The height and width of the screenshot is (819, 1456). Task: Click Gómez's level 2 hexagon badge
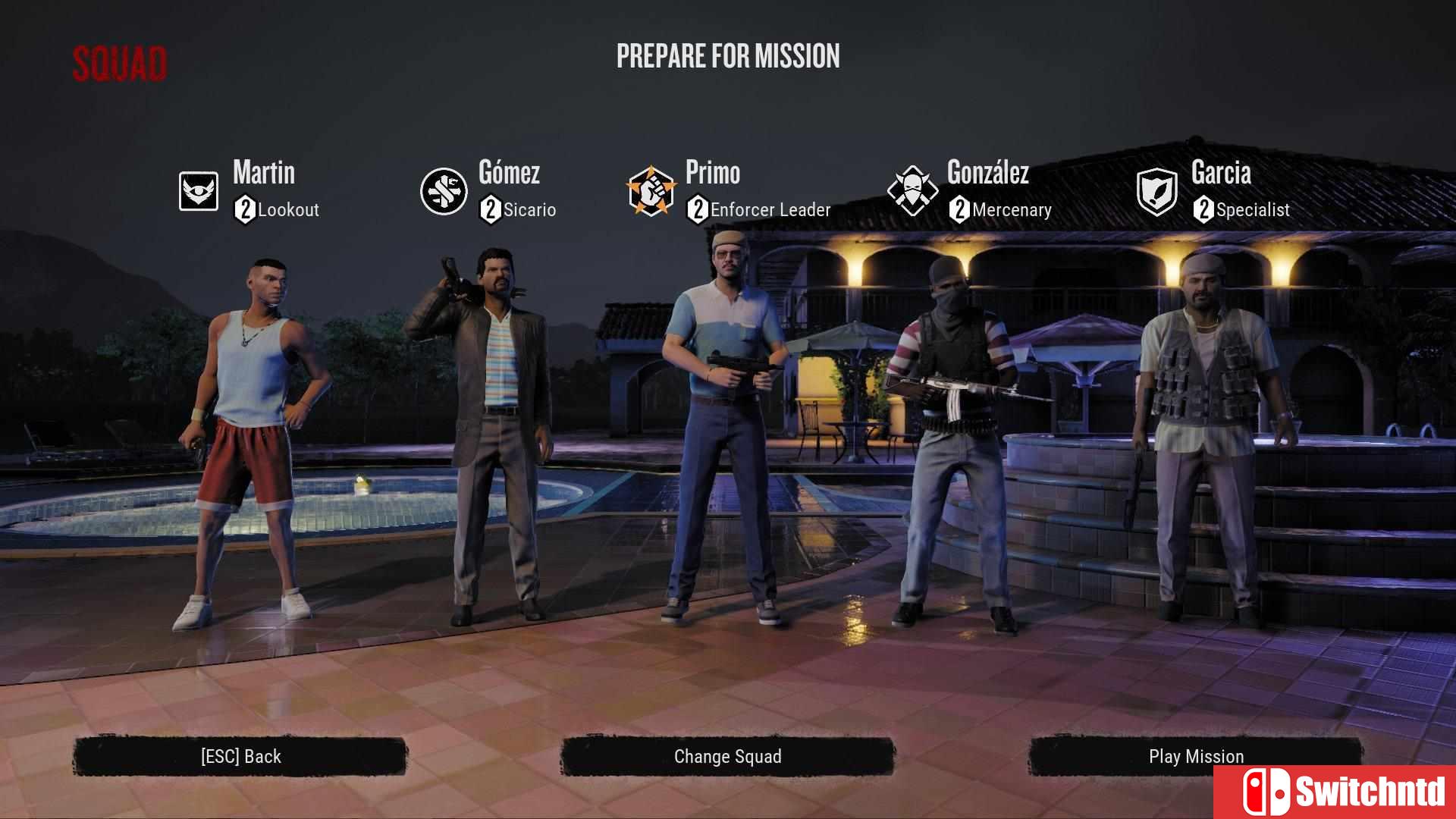pos(490,210)
